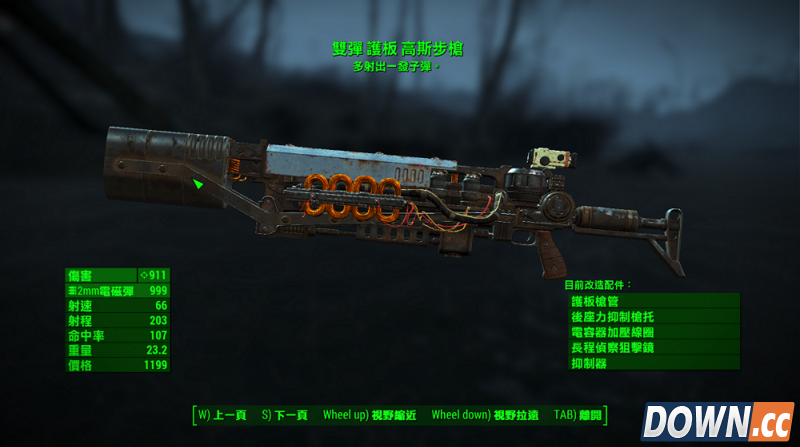800x447 pixels.
Task: Click the 長程偵察狙擊鏡 mod row
Action: 653,347
